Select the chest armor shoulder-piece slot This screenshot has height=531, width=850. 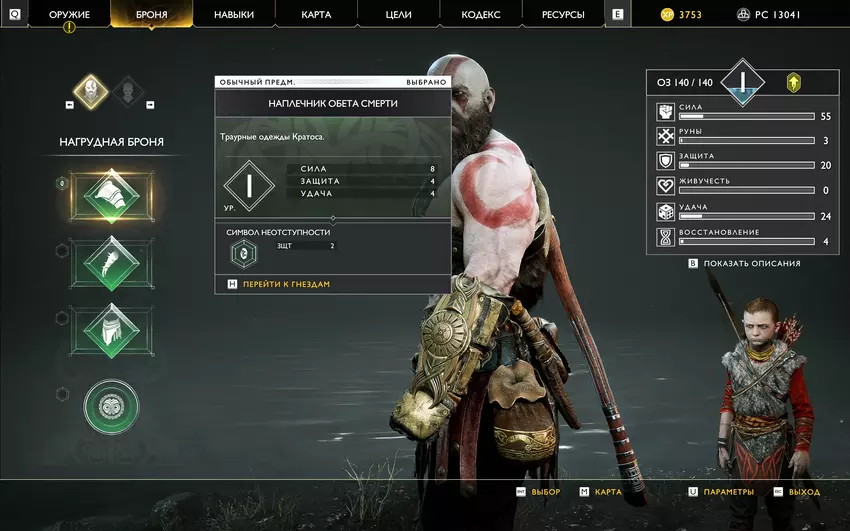click(110, 194)
